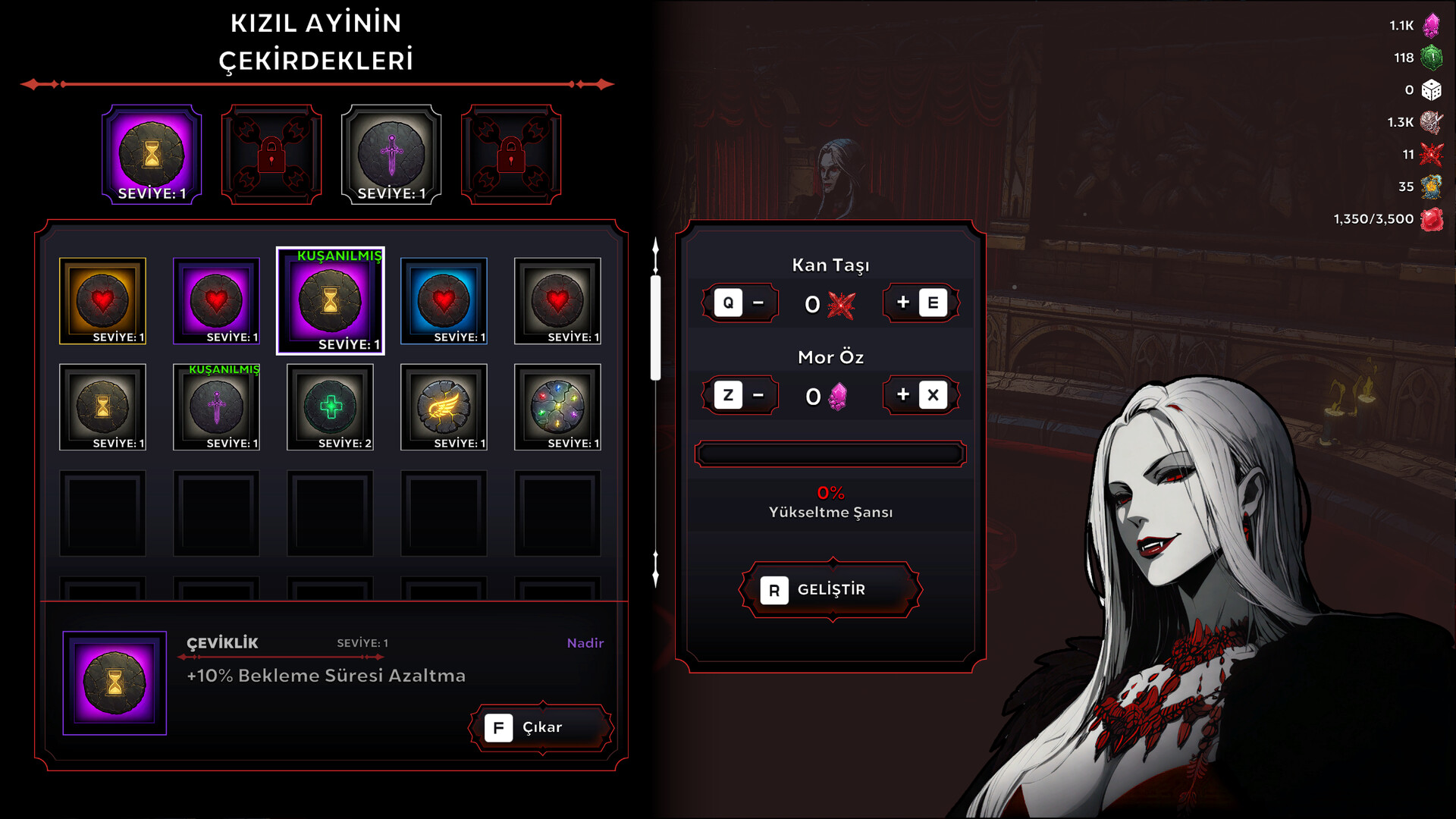The width and height of the screenshot is (1456, 819).
Task: Choose the gold-bordered heart core
Action: 103,301
